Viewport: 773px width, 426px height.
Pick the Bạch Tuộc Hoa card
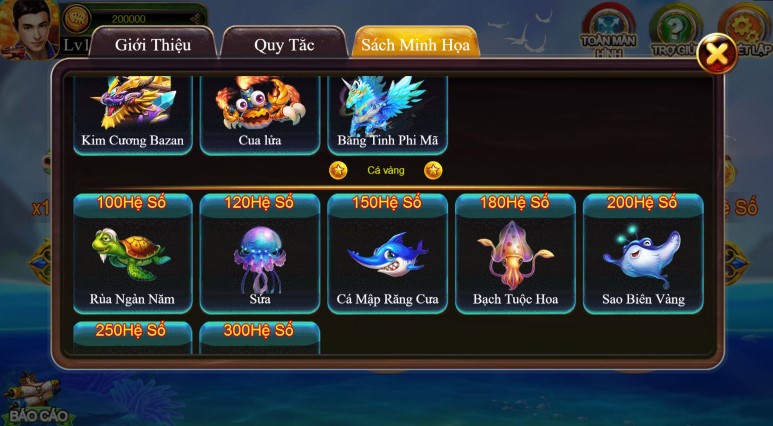click(x=515, y=255)
